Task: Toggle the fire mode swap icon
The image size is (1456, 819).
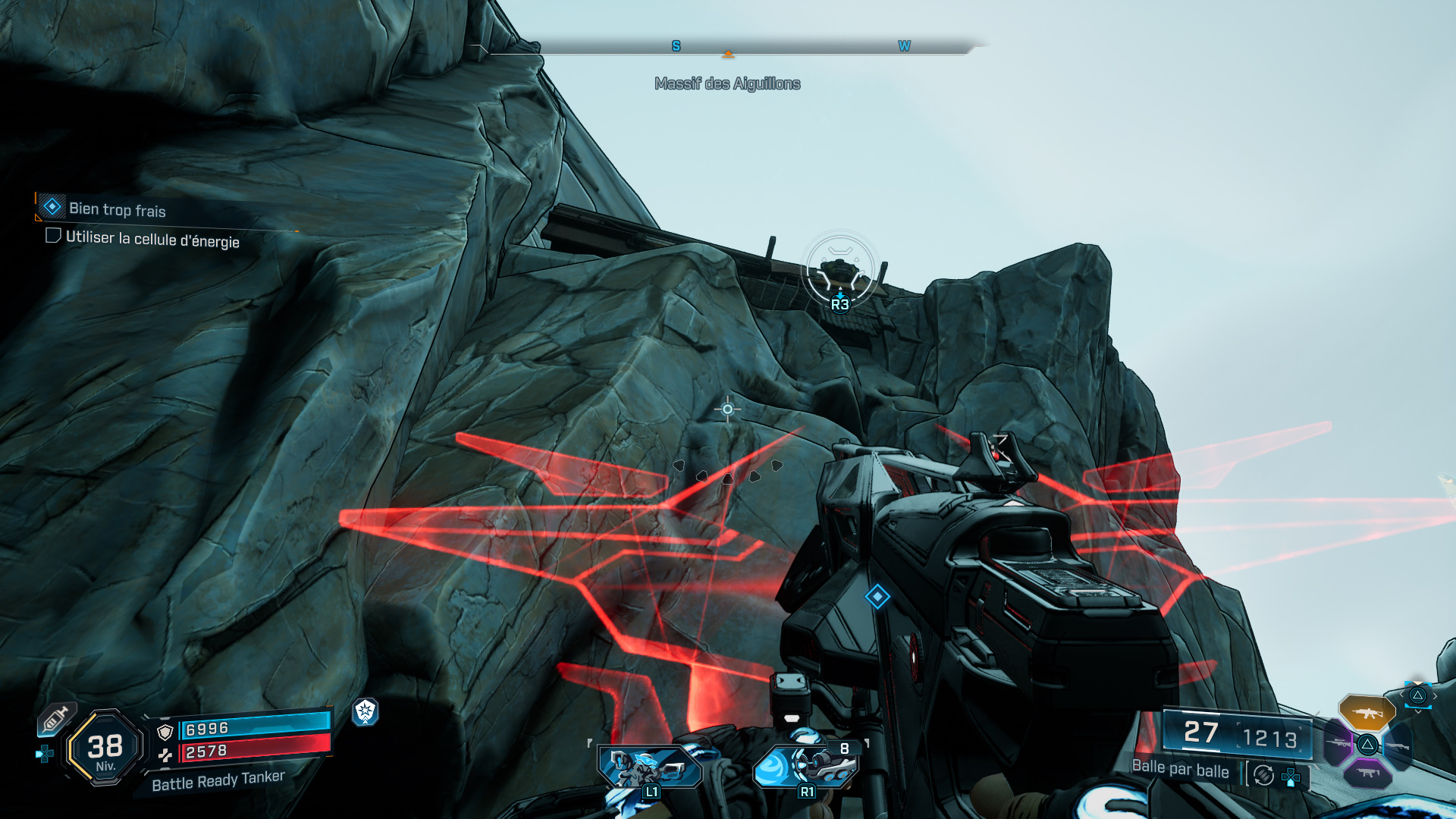Action: [1263, 775]
